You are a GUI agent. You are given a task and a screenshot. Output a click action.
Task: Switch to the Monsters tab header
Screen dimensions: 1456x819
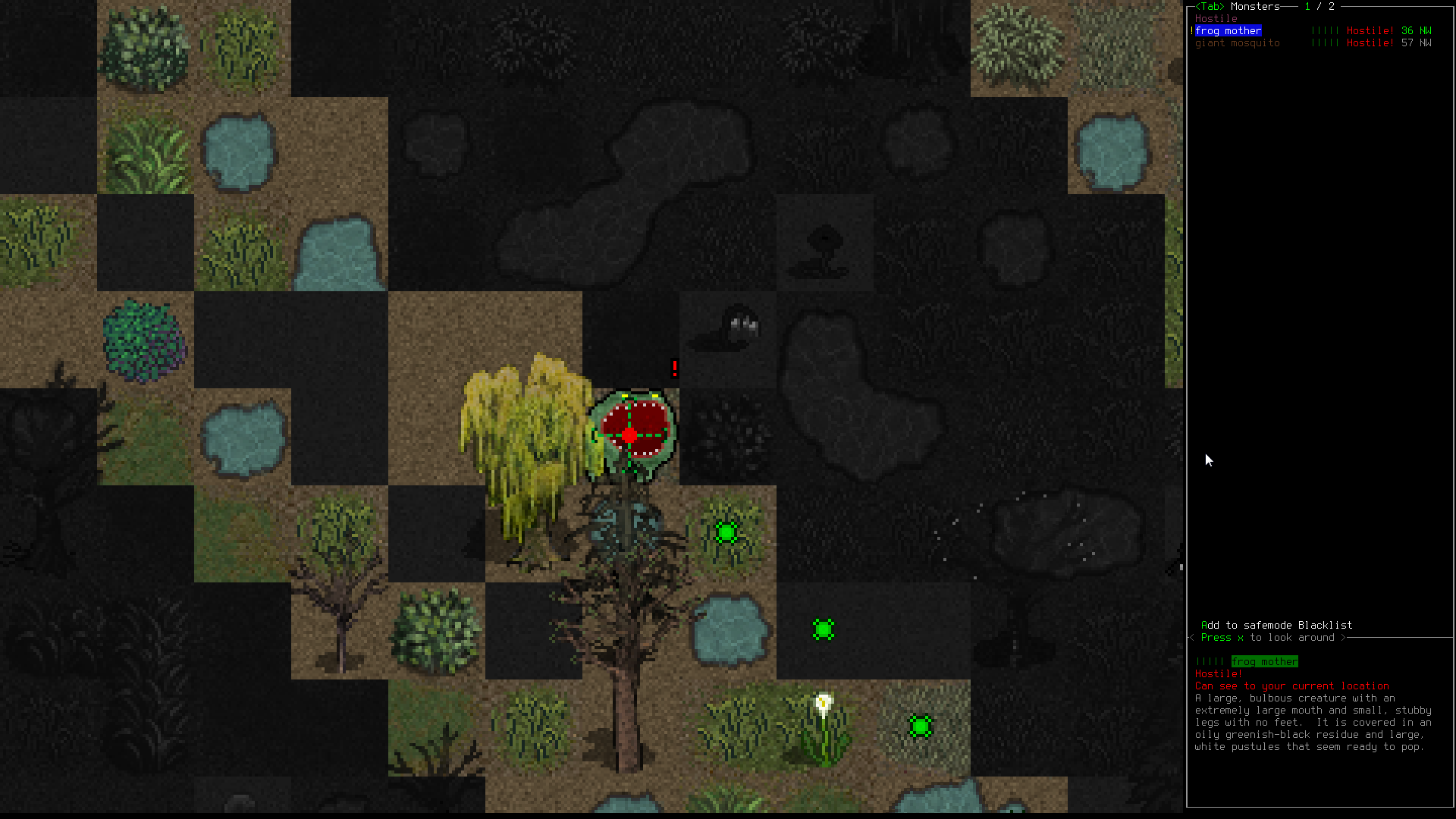click(x=1254, y=7)
